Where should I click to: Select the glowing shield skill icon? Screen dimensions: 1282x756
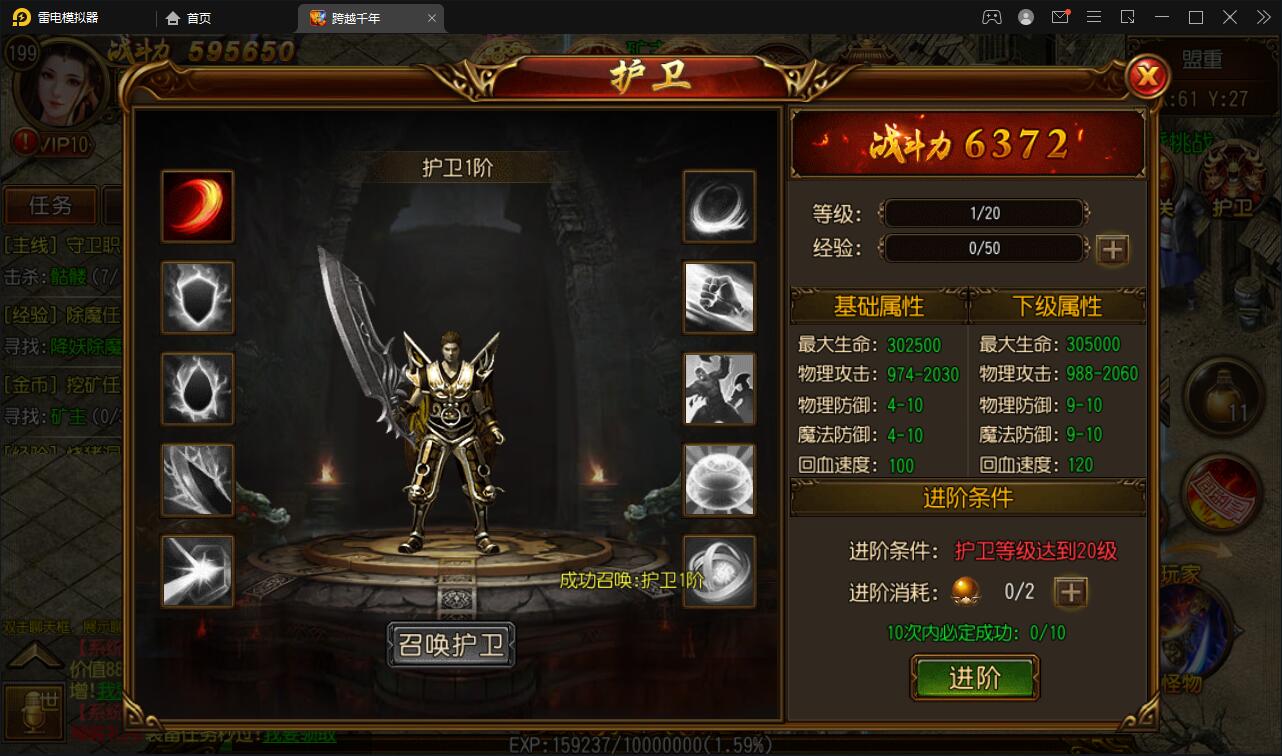click(198, 297)
